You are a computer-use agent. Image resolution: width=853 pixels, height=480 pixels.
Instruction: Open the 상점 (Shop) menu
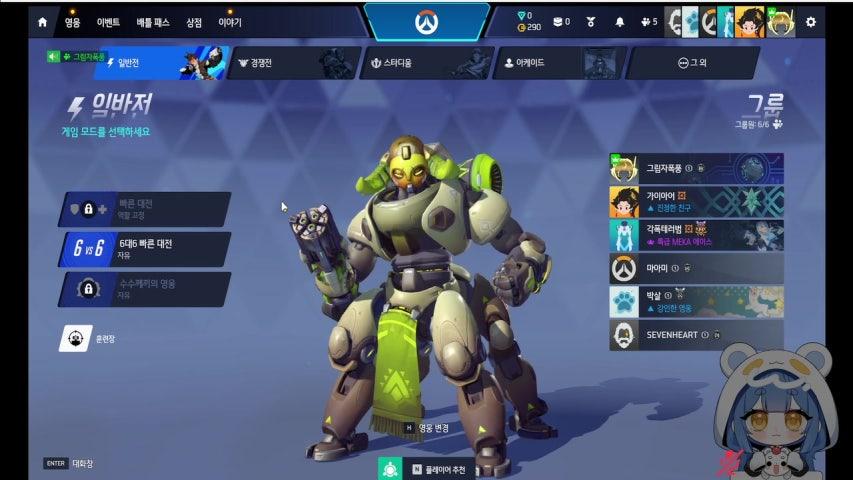[x=194, y=22]
